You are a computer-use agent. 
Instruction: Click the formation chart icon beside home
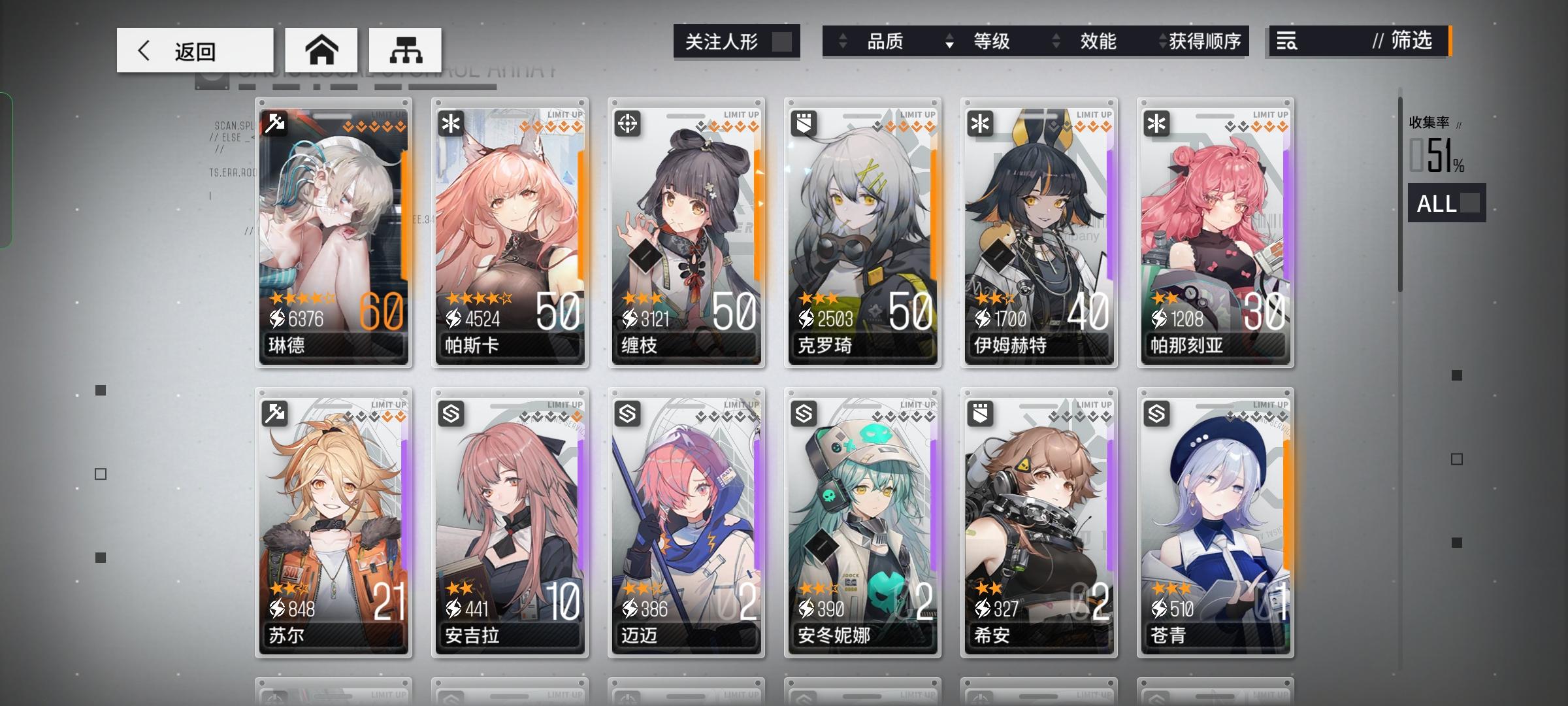point(406,50)
